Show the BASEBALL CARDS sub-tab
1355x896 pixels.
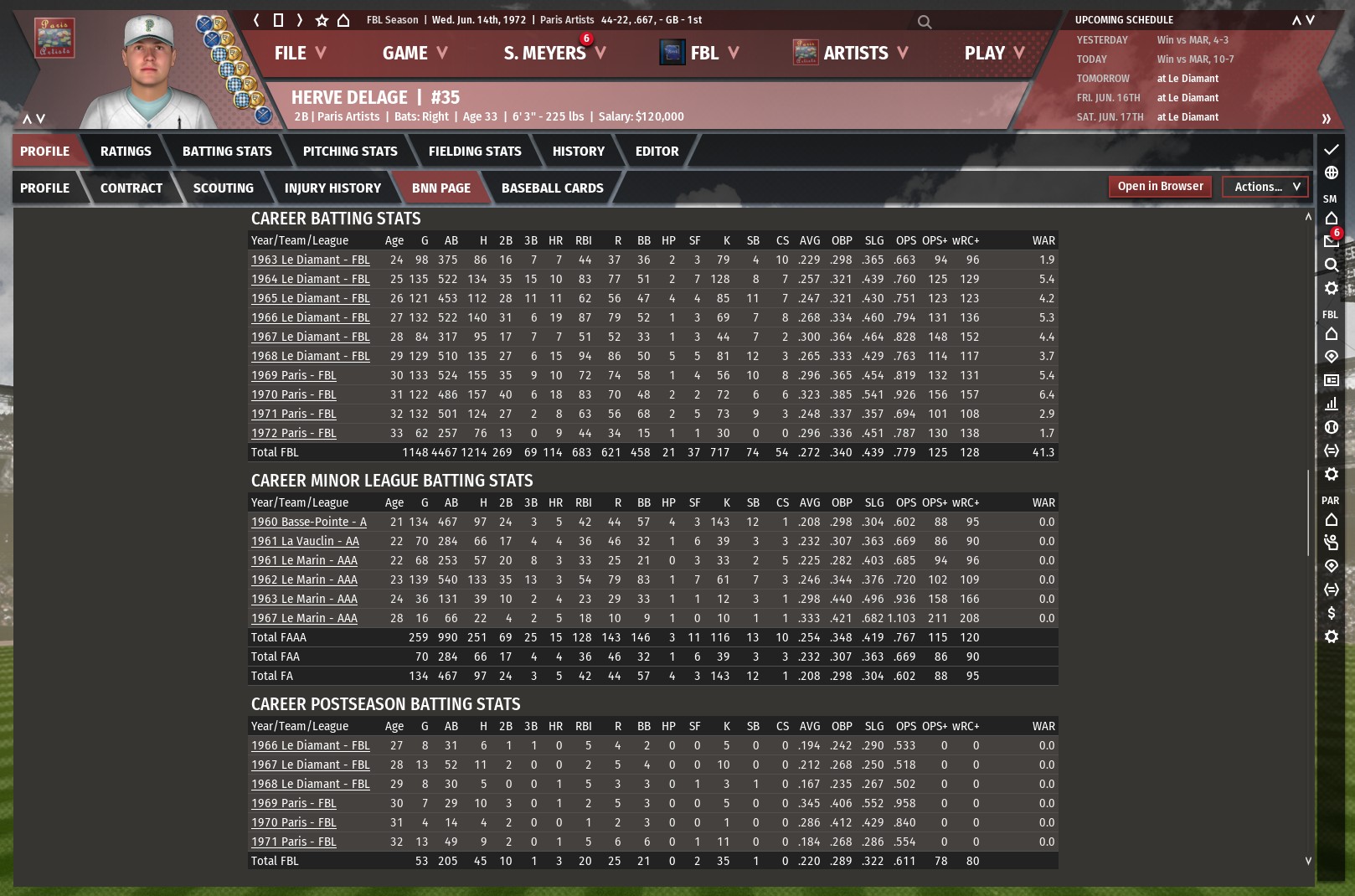[x=552, y=188]
